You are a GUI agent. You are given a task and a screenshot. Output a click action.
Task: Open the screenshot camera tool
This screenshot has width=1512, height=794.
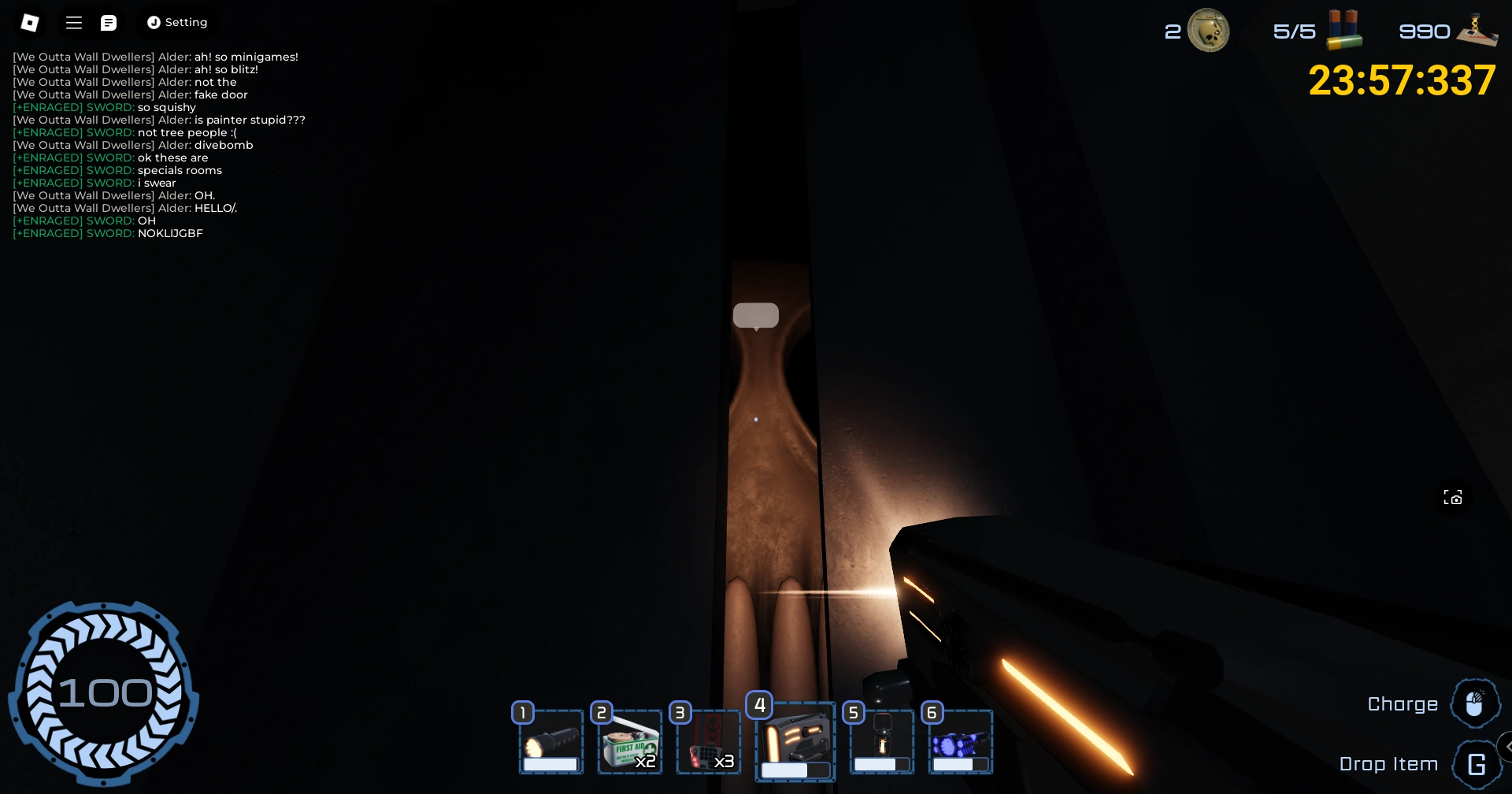coord(1453,497)
